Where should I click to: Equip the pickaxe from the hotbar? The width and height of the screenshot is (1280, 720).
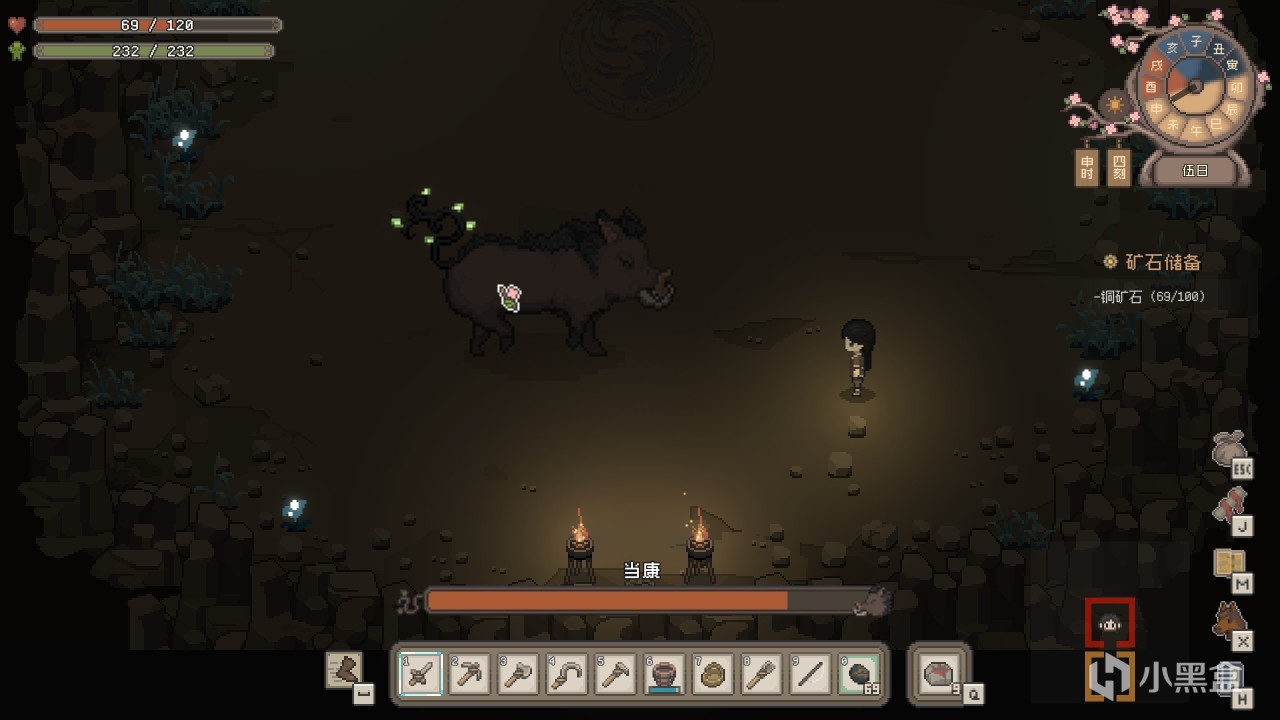click(x=470, y=676)
